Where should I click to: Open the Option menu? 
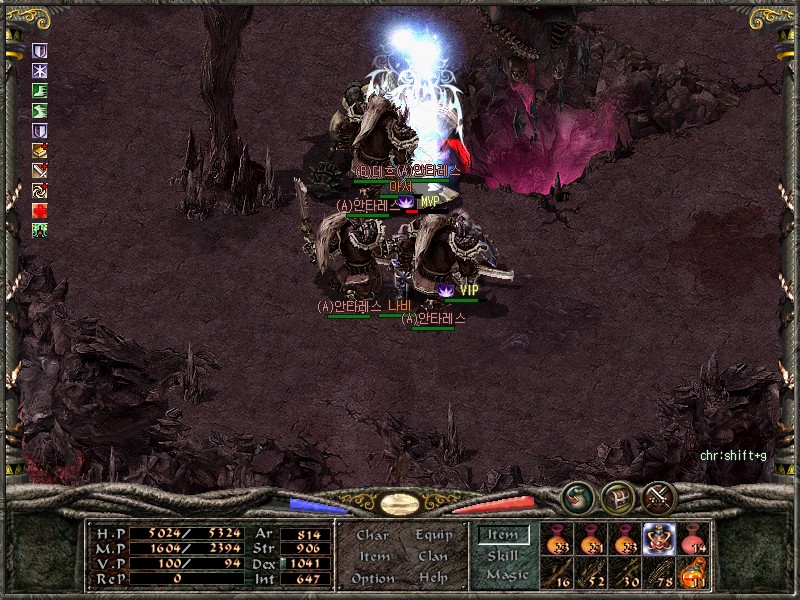372,578
